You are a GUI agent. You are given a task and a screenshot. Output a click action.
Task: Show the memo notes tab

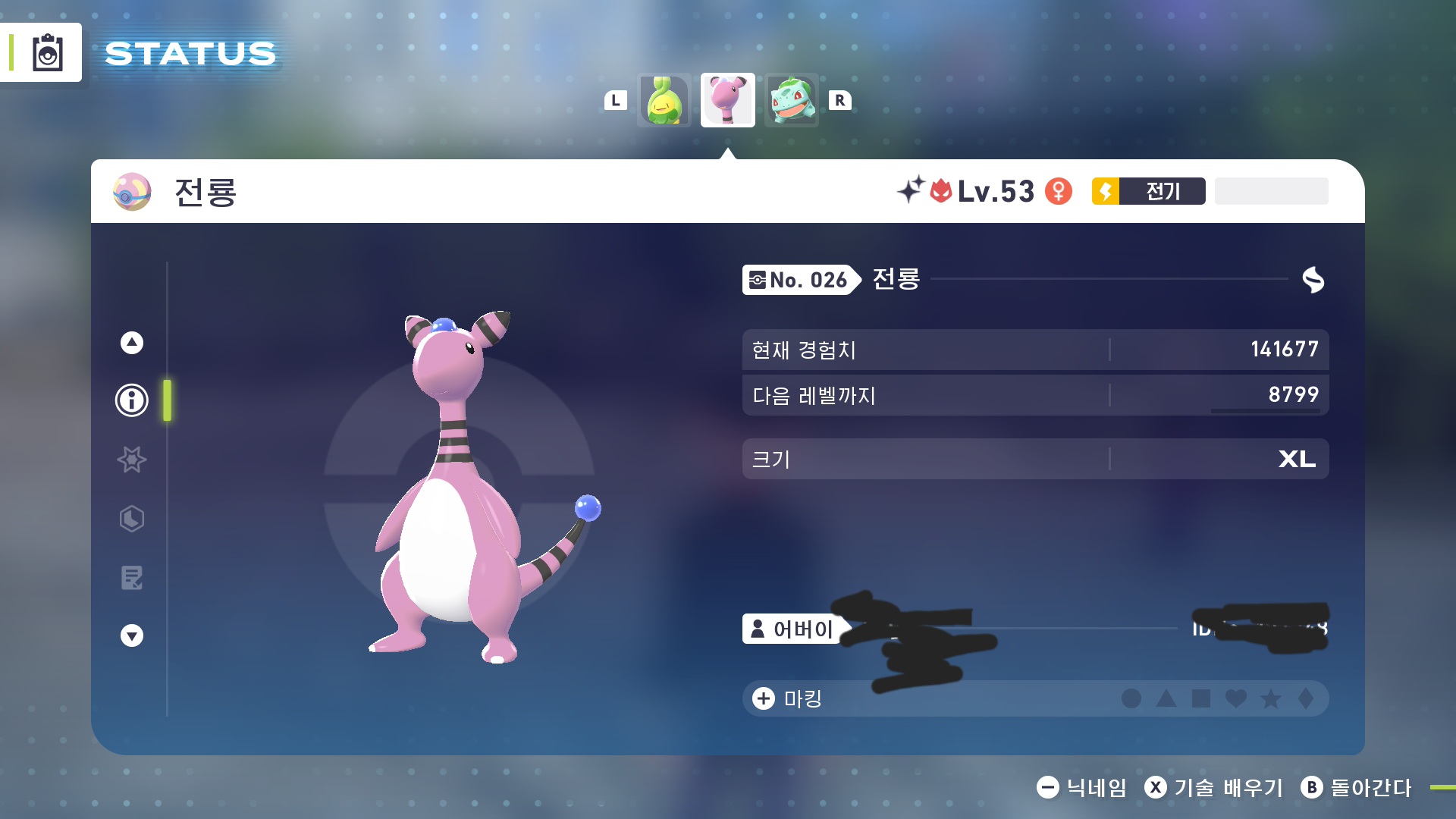[x=132, y=578]
